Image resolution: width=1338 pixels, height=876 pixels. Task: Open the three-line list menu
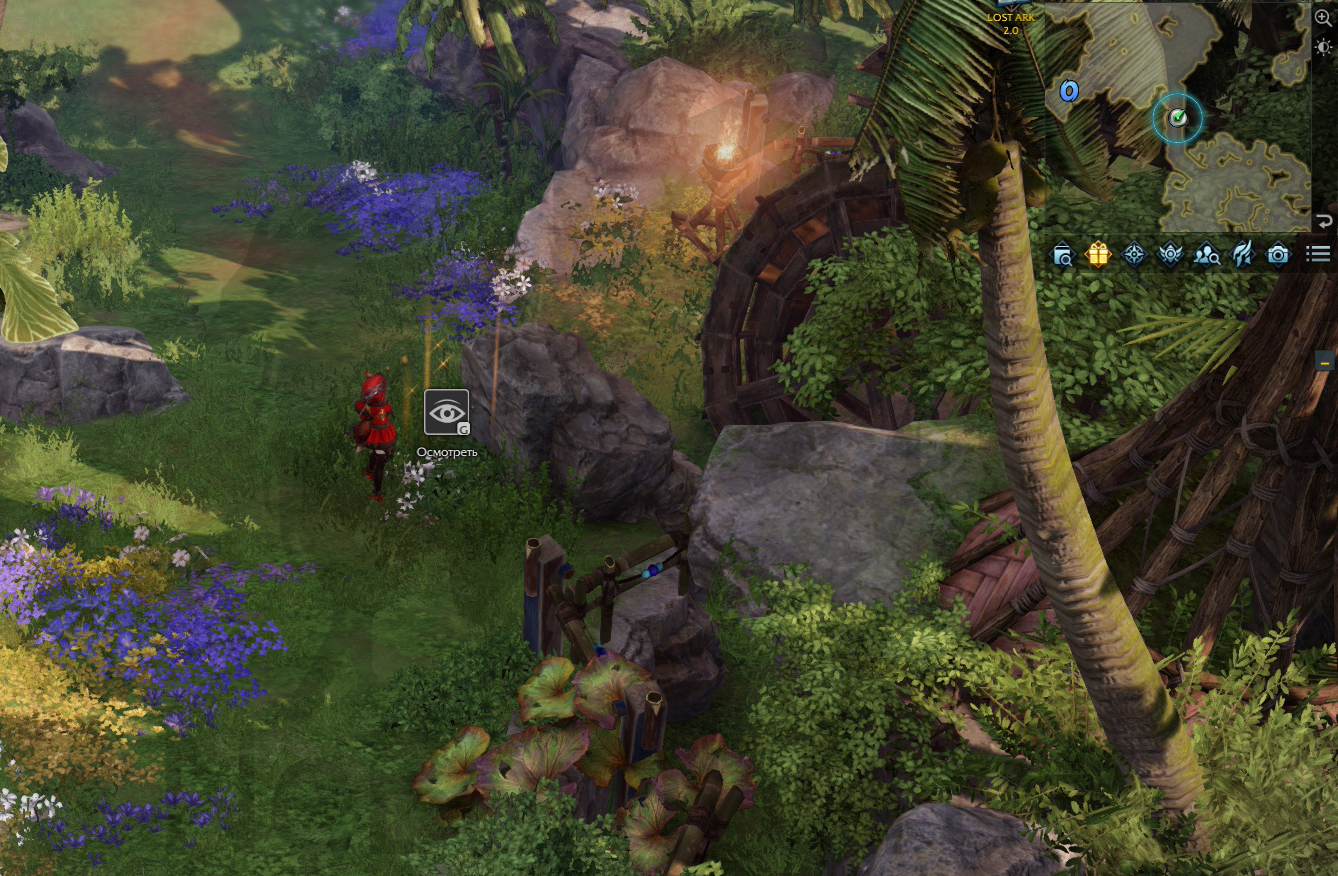point(1317,255)
